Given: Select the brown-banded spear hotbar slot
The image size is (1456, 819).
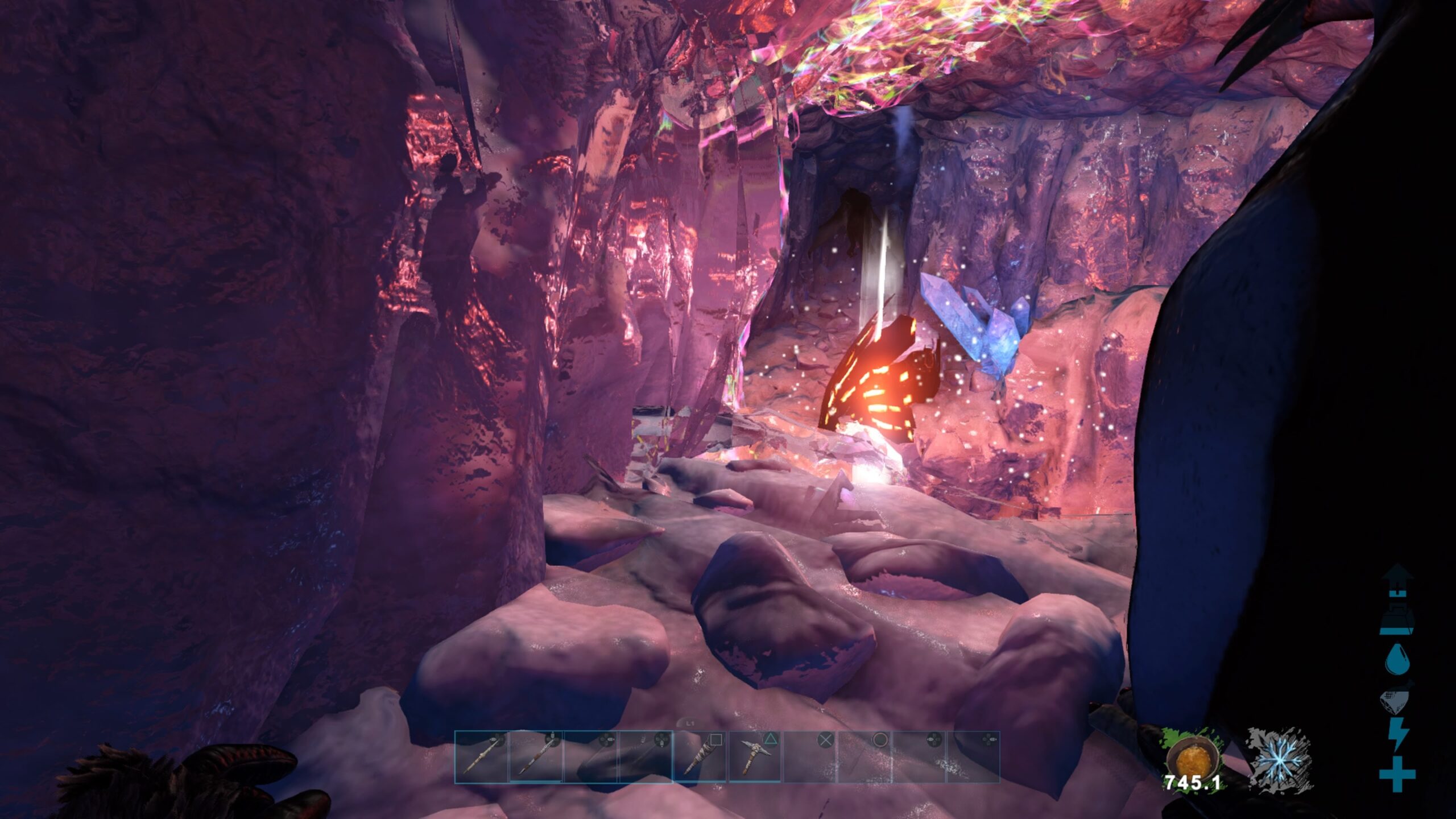Looking at the screenshot, I should coord(536,756).
